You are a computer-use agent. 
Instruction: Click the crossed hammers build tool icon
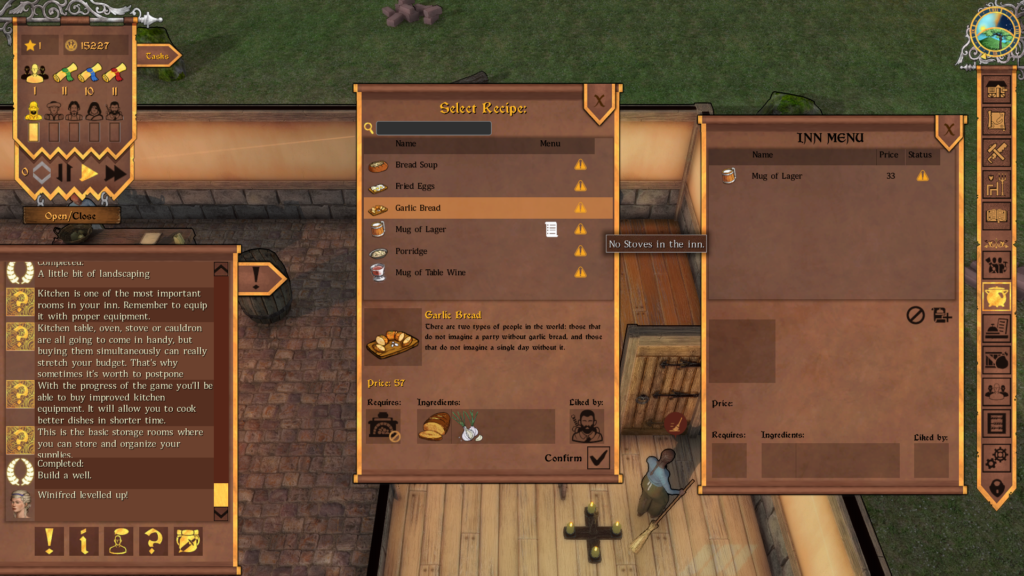point(997,153)
